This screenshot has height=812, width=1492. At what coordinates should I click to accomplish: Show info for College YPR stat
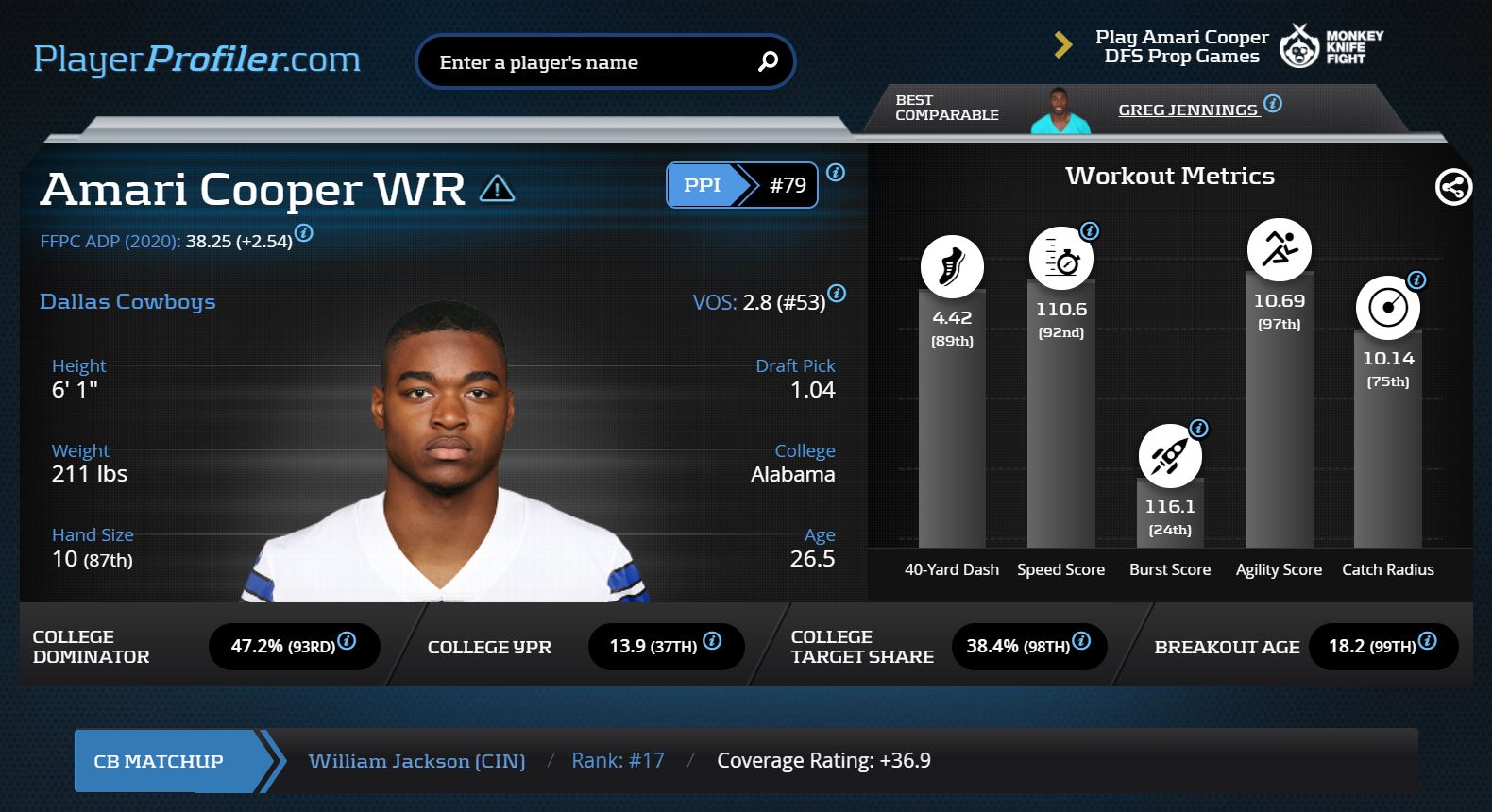712,640
